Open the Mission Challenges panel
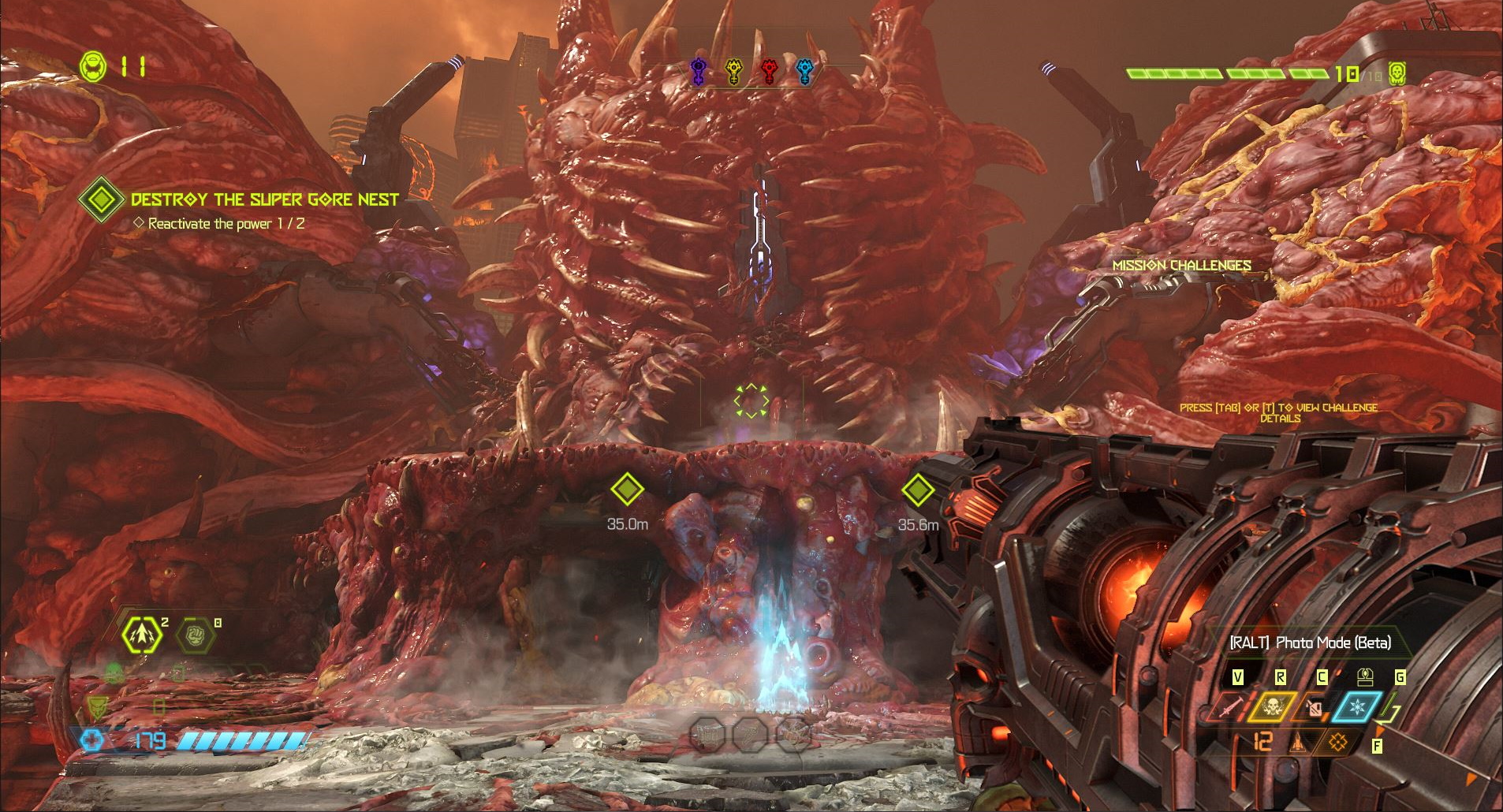Screen dimensions: 1503x812 click(x=1181, y=266)
